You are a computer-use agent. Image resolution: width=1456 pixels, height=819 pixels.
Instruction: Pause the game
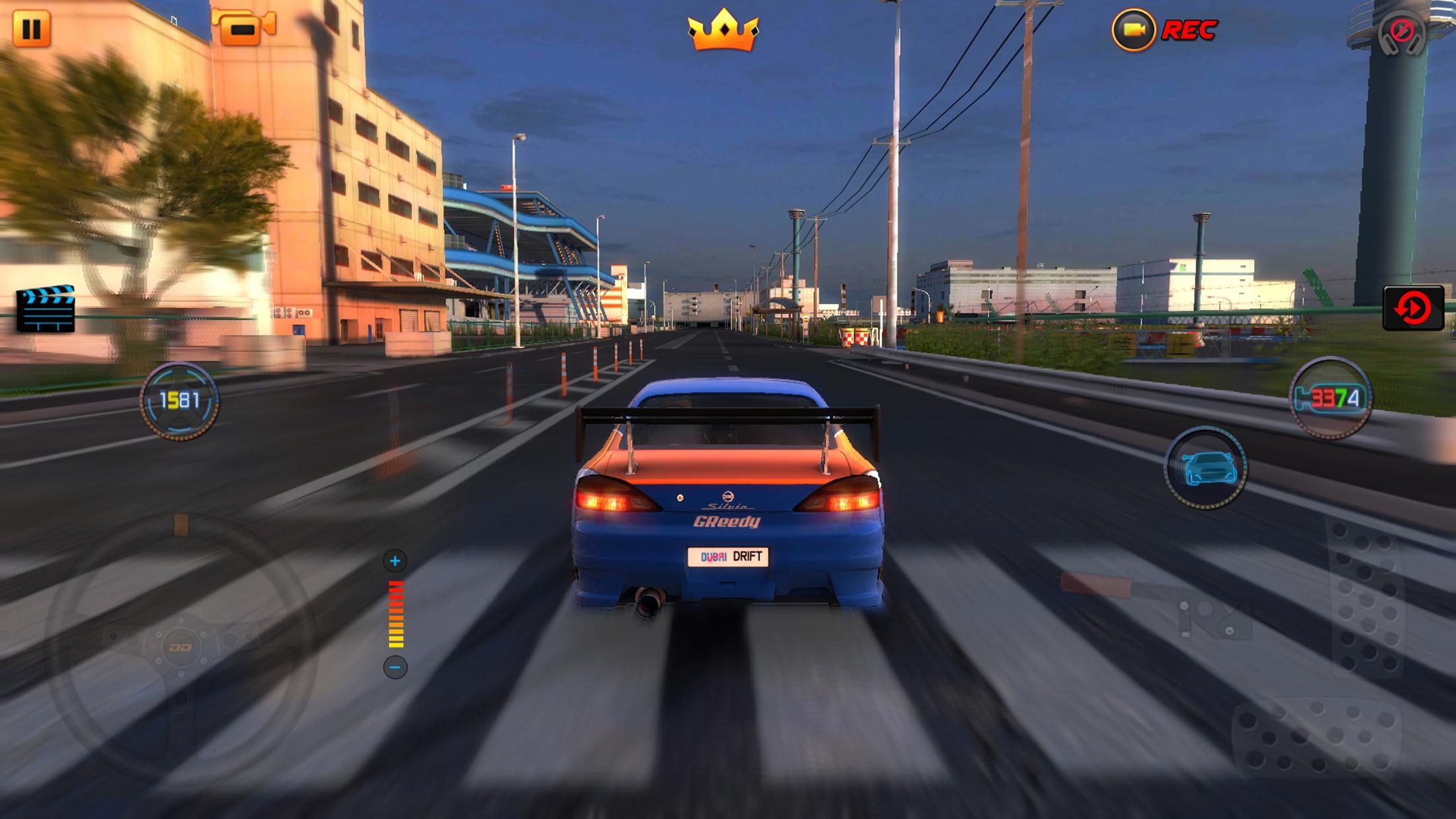coord(32,29)
